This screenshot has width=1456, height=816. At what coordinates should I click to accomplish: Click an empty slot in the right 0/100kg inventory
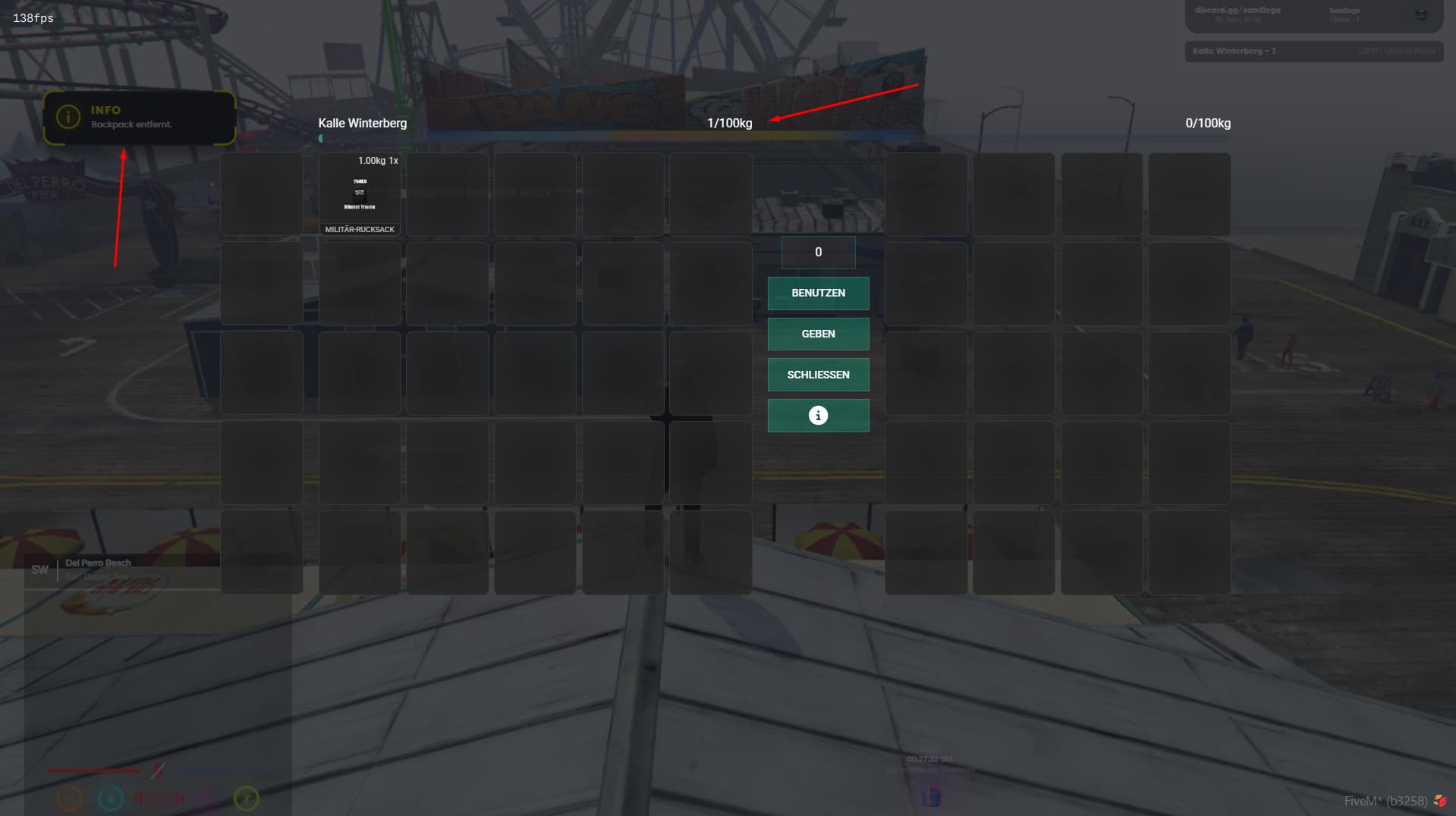tap(926, 193)
